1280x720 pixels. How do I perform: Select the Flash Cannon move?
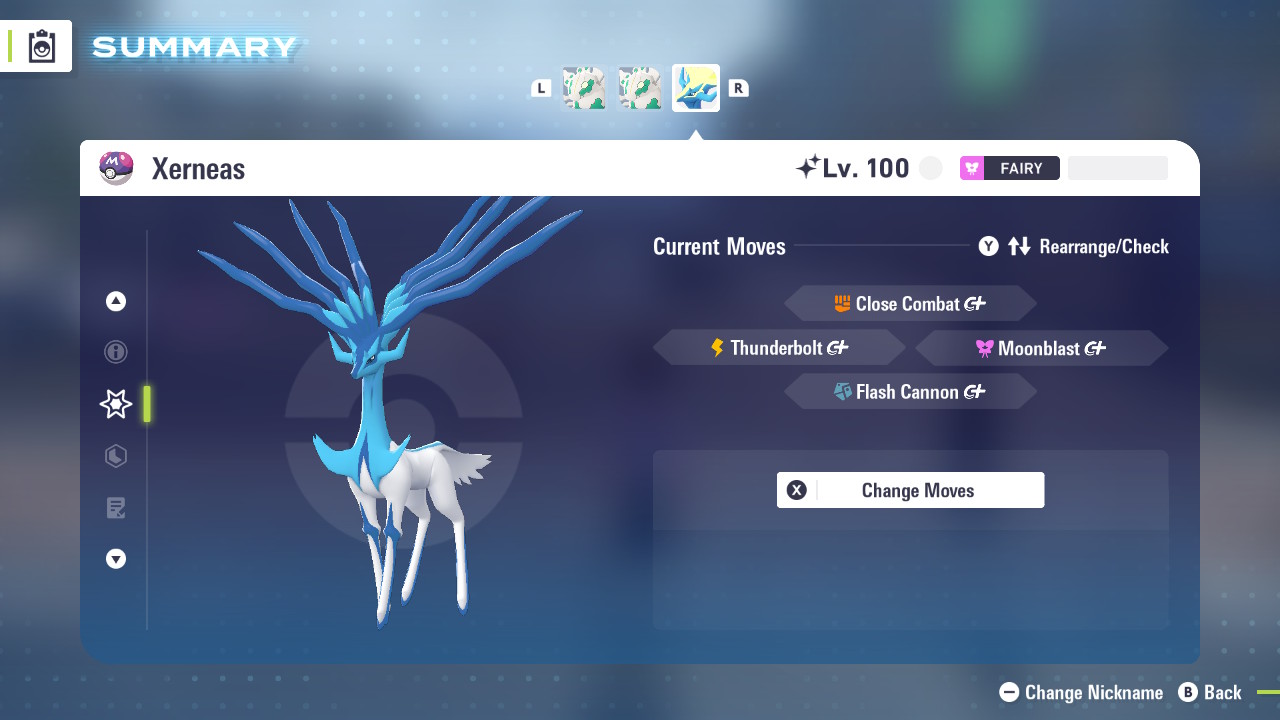910,392
